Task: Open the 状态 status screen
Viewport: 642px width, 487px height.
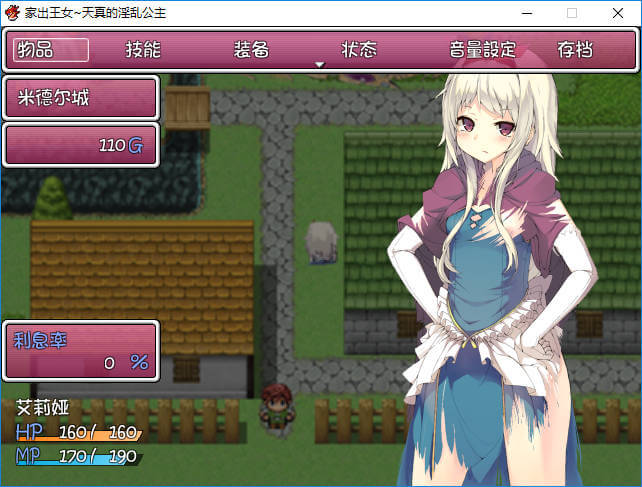Action: [359, 50]
